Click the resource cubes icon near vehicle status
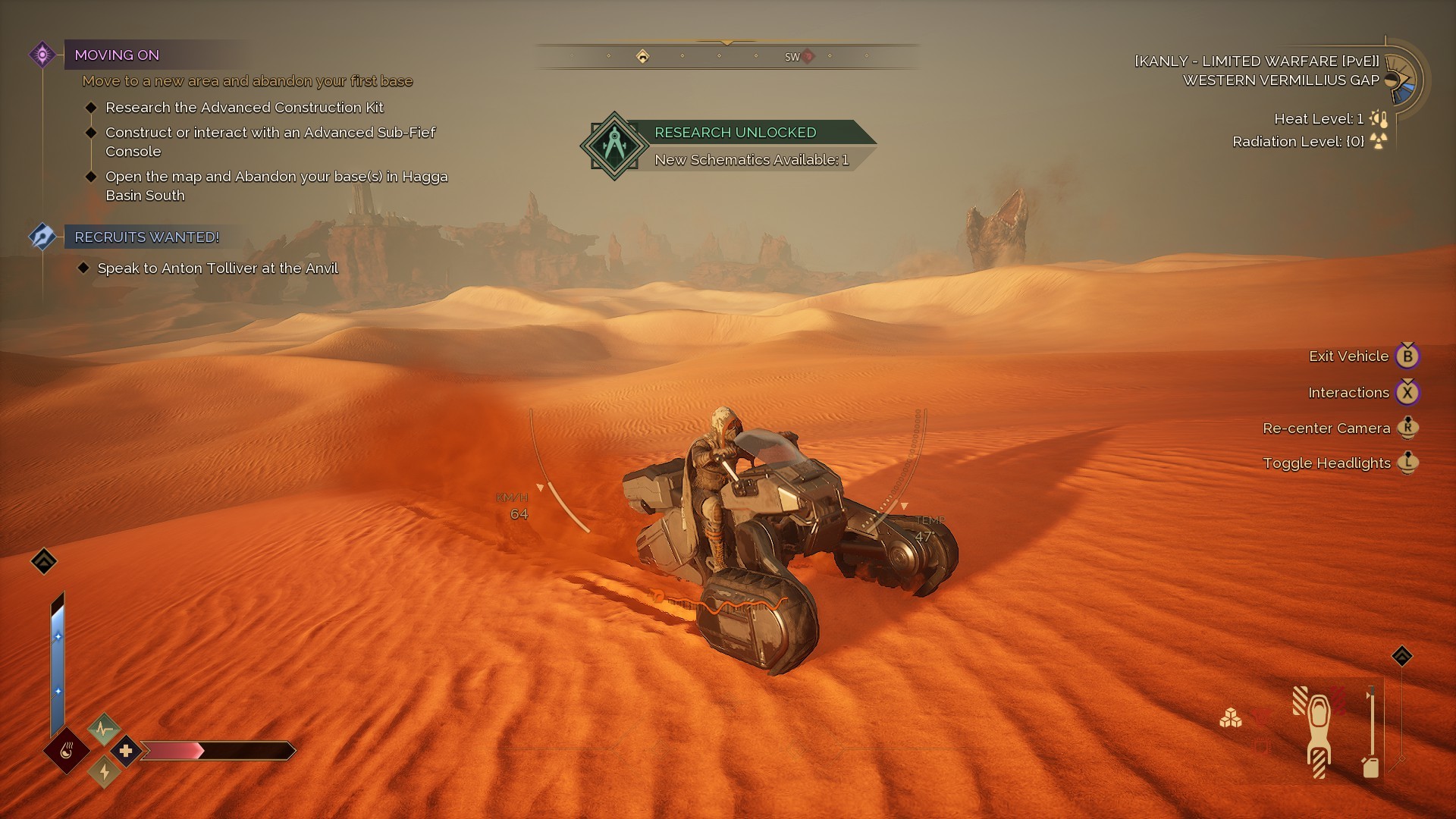1456x819 pixels. (x=1231, y=718)
